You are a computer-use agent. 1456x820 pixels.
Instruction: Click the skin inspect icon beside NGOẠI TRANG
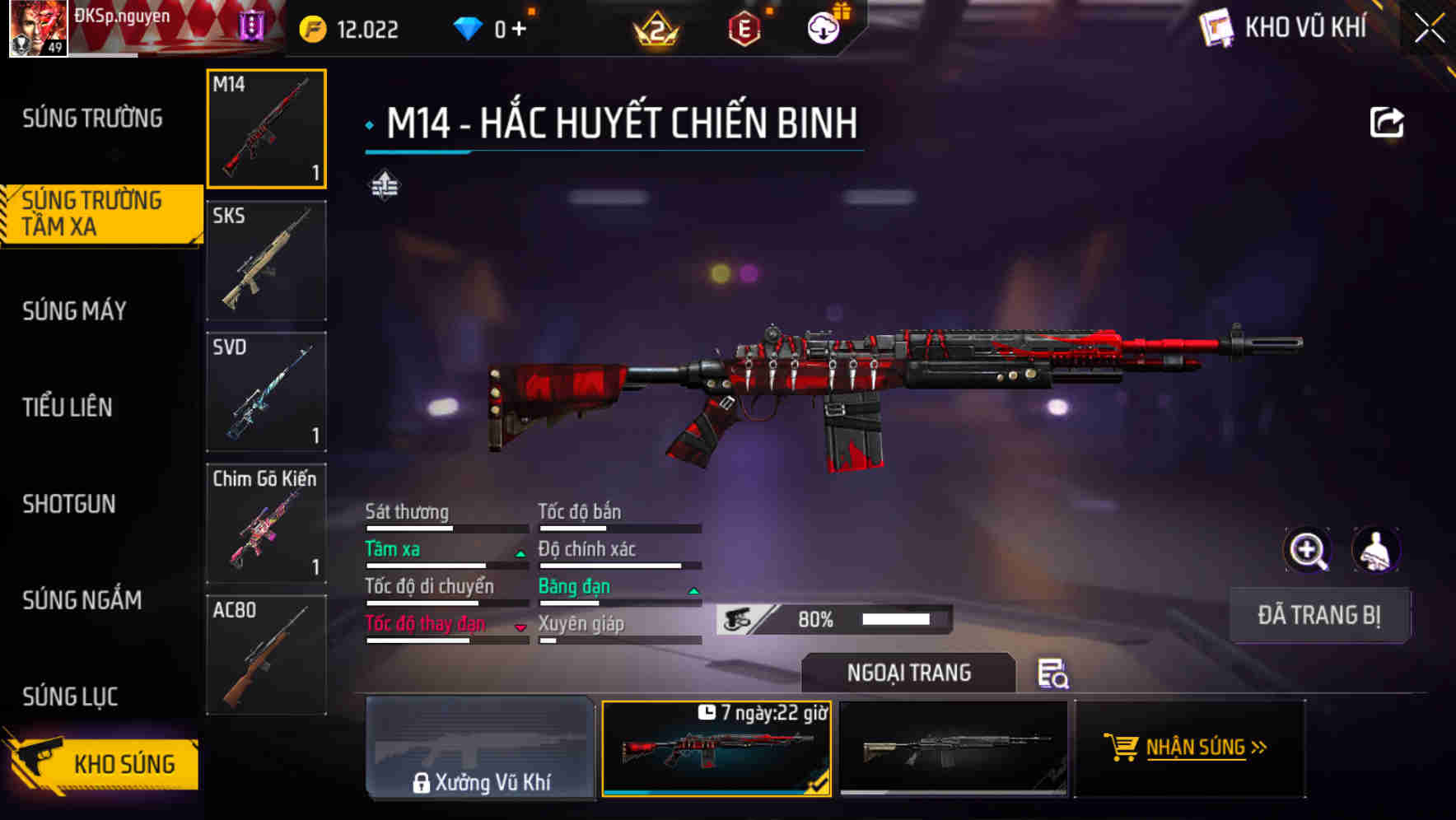point(1053,675)
